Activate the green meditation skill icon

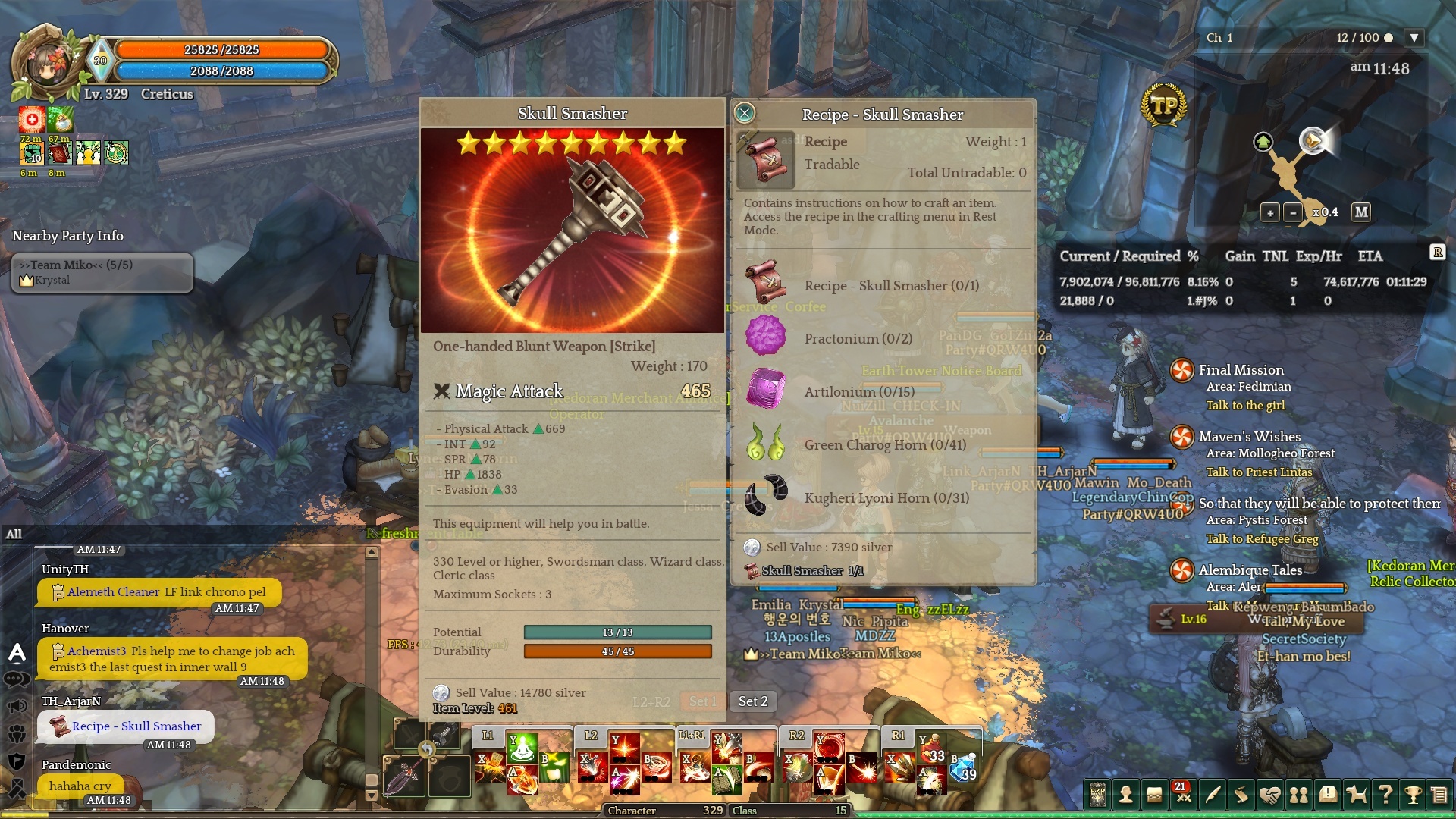(522, 748)
